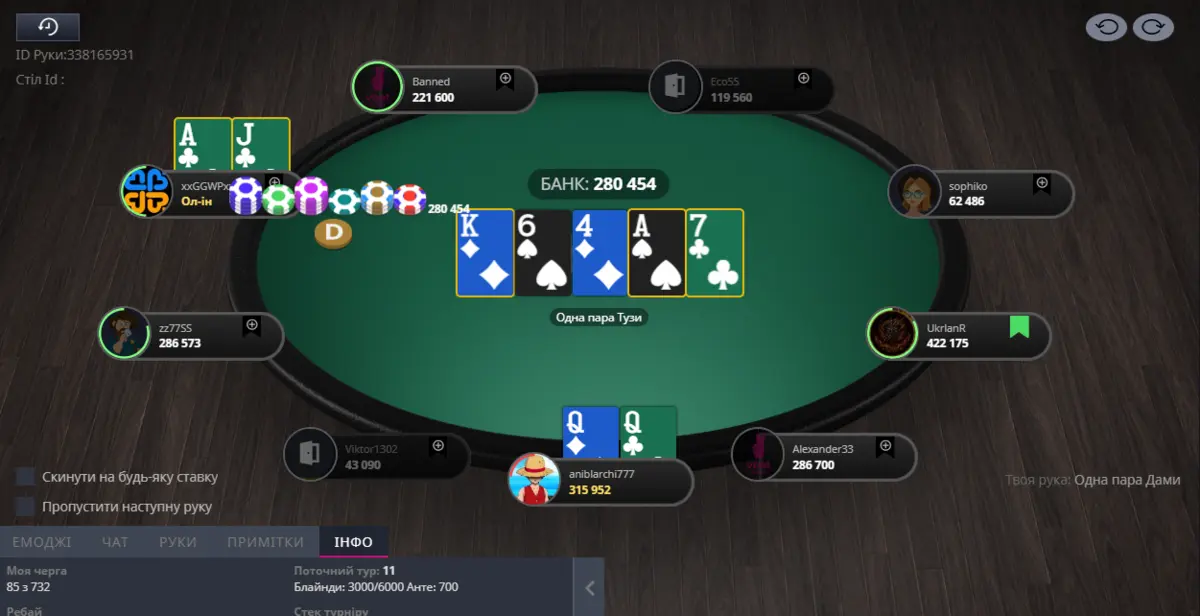Click the redo arrow replay button

[1152, 27]
